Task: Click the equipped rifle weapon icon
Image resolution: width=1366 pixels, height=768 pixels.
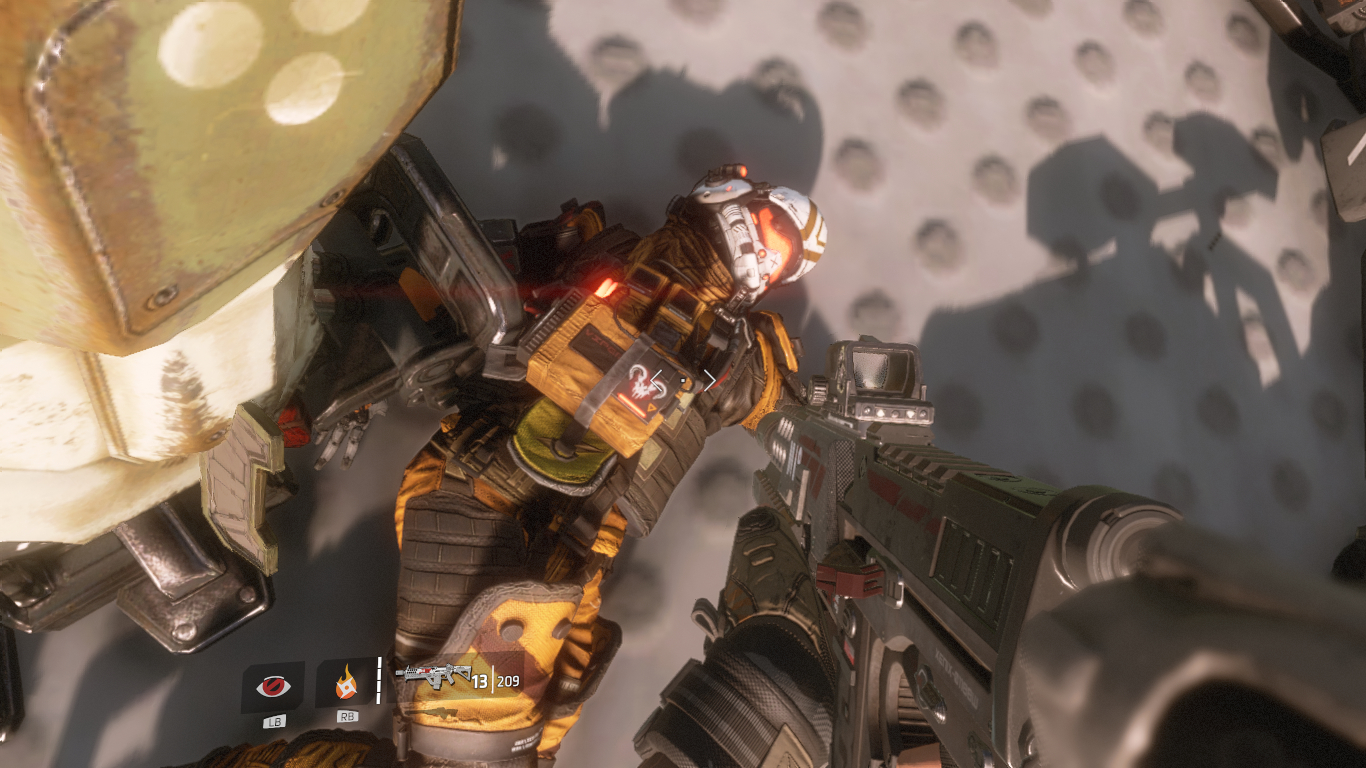Action: click(432, 674)
